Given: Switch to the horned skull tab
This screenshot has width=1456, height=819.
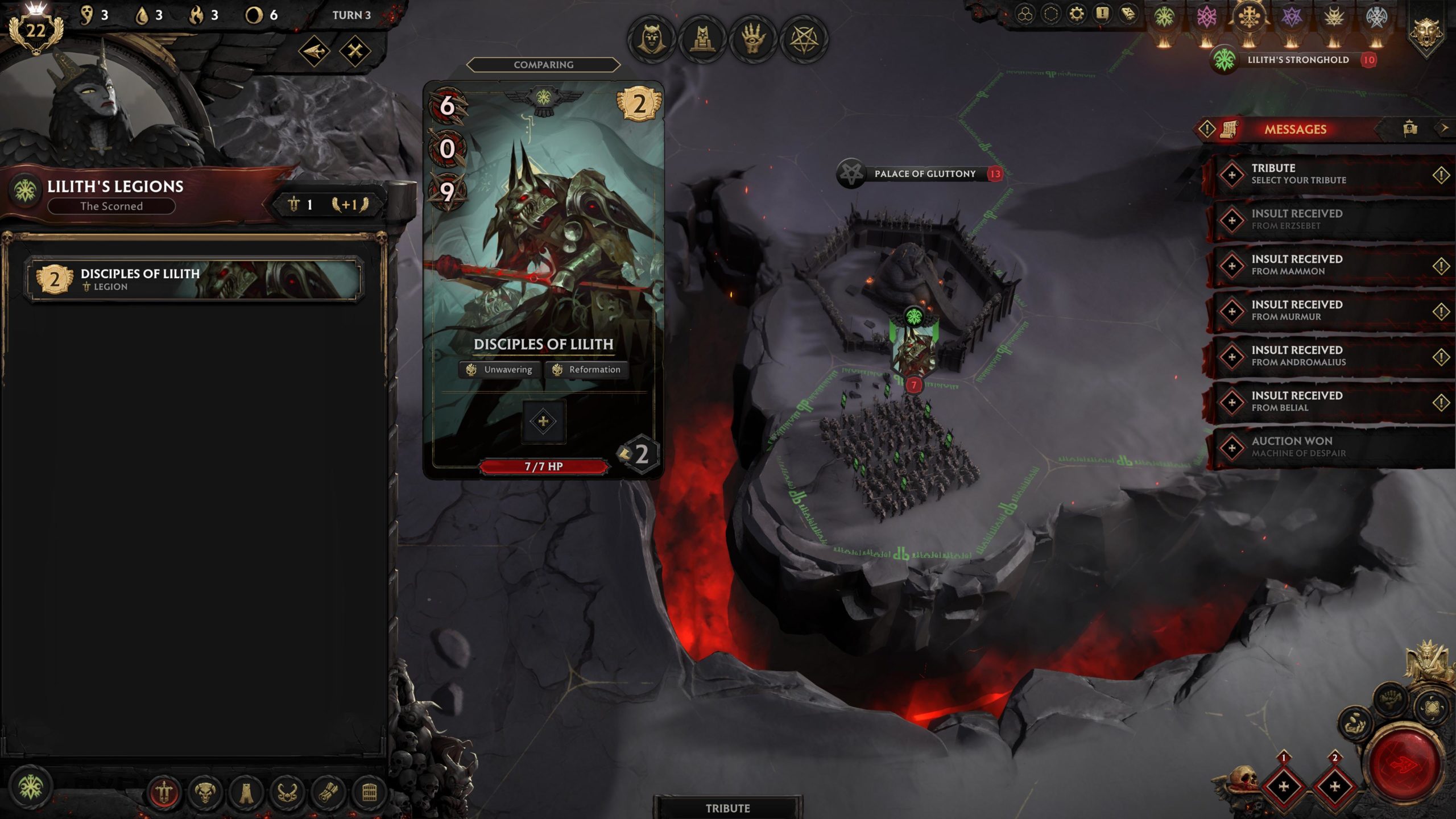Looking at the screenshot, I should point(205,792).
